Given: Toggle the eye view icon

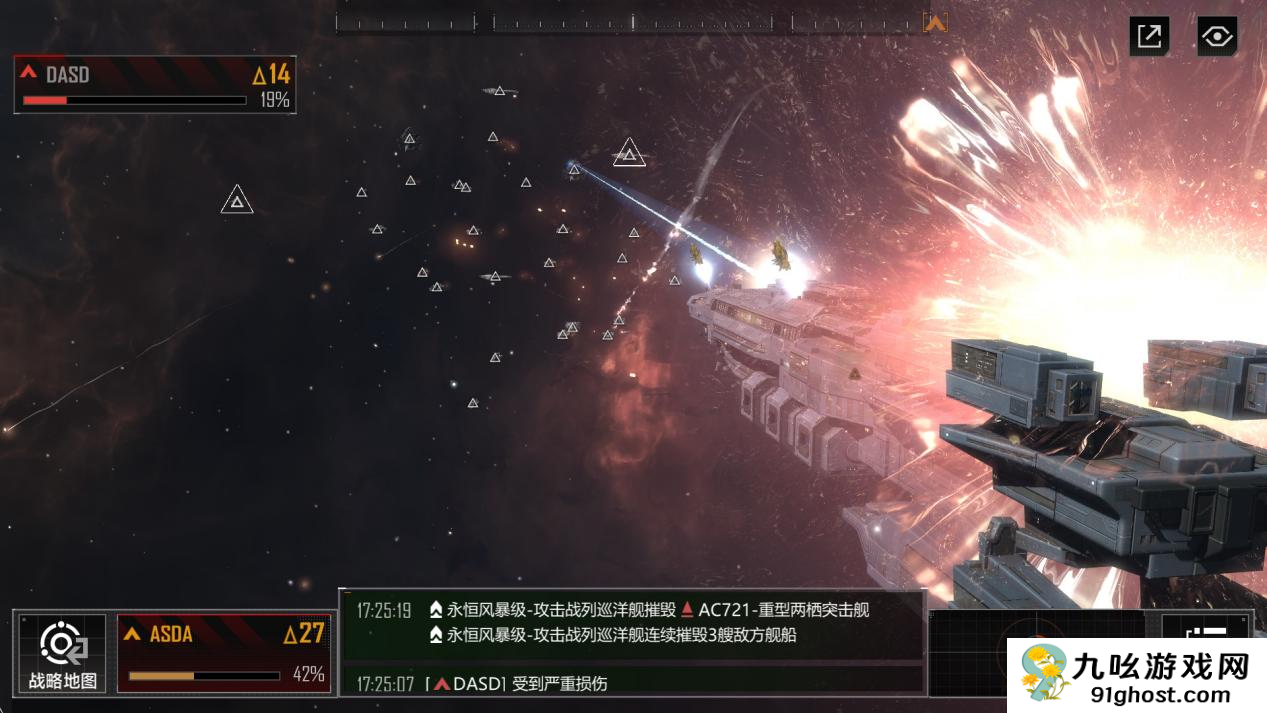Looking at the screenshot, I should tap(1216, 37).
